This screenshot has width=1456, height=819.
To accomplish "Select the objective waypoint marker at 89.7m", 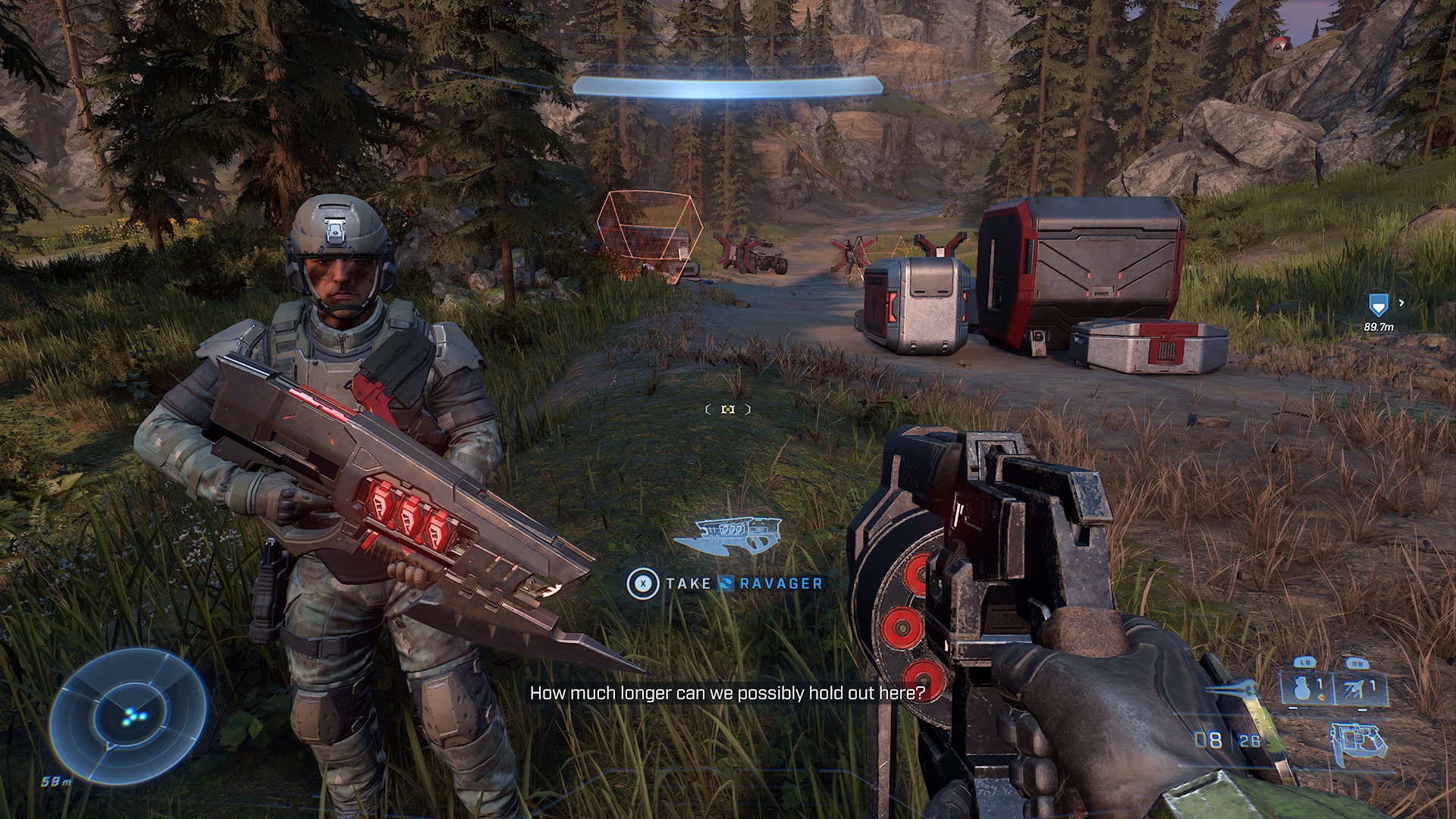I will [1378, 306].
